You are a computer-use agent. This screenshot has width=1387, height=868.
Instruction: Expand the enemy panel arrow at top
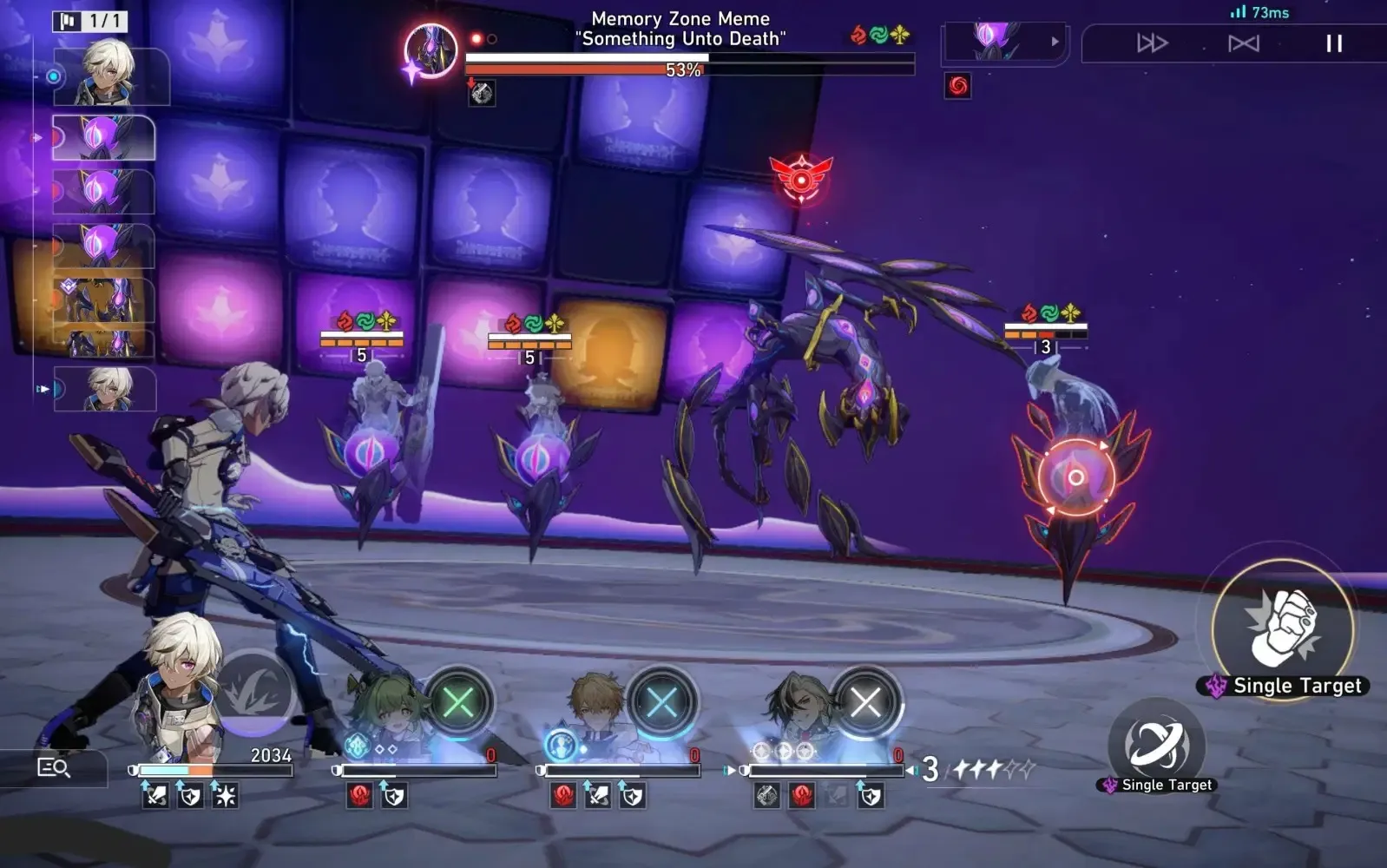coord(1055,41)
